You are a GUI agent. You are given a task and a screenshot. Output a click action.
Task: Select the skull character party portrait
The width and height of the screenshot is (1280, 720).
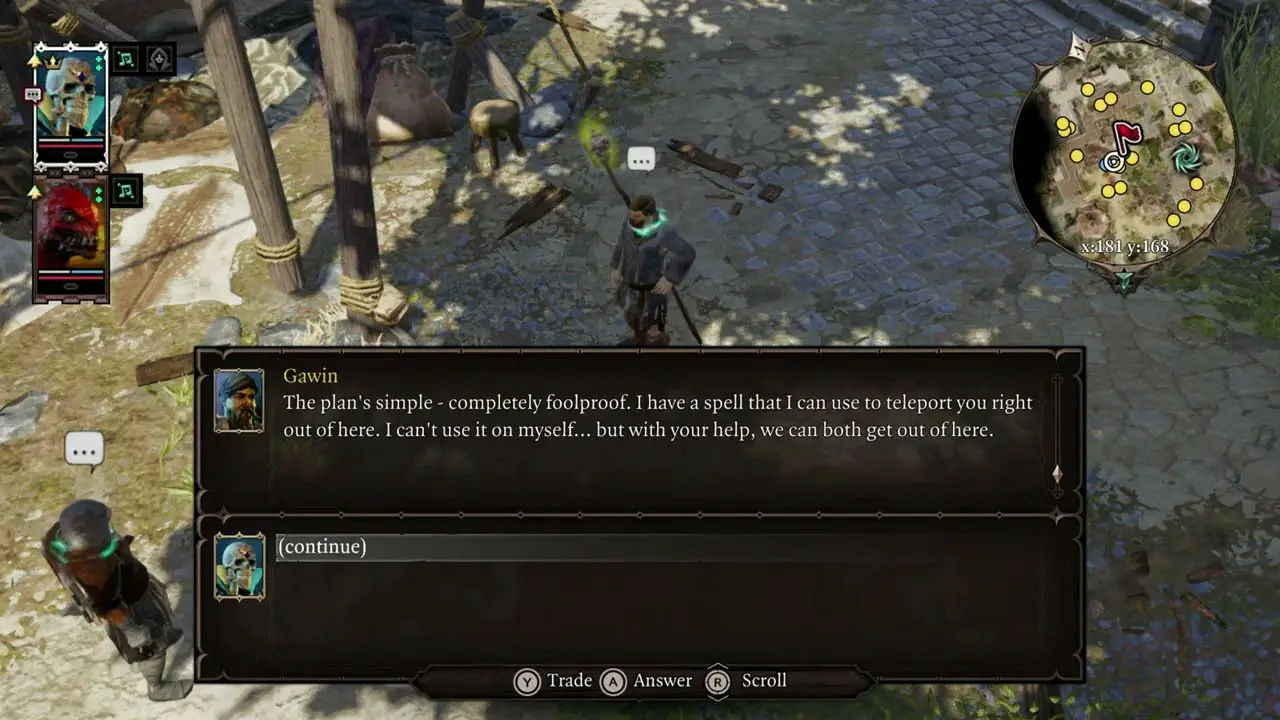pyautogui.click(x=71, y=105)
